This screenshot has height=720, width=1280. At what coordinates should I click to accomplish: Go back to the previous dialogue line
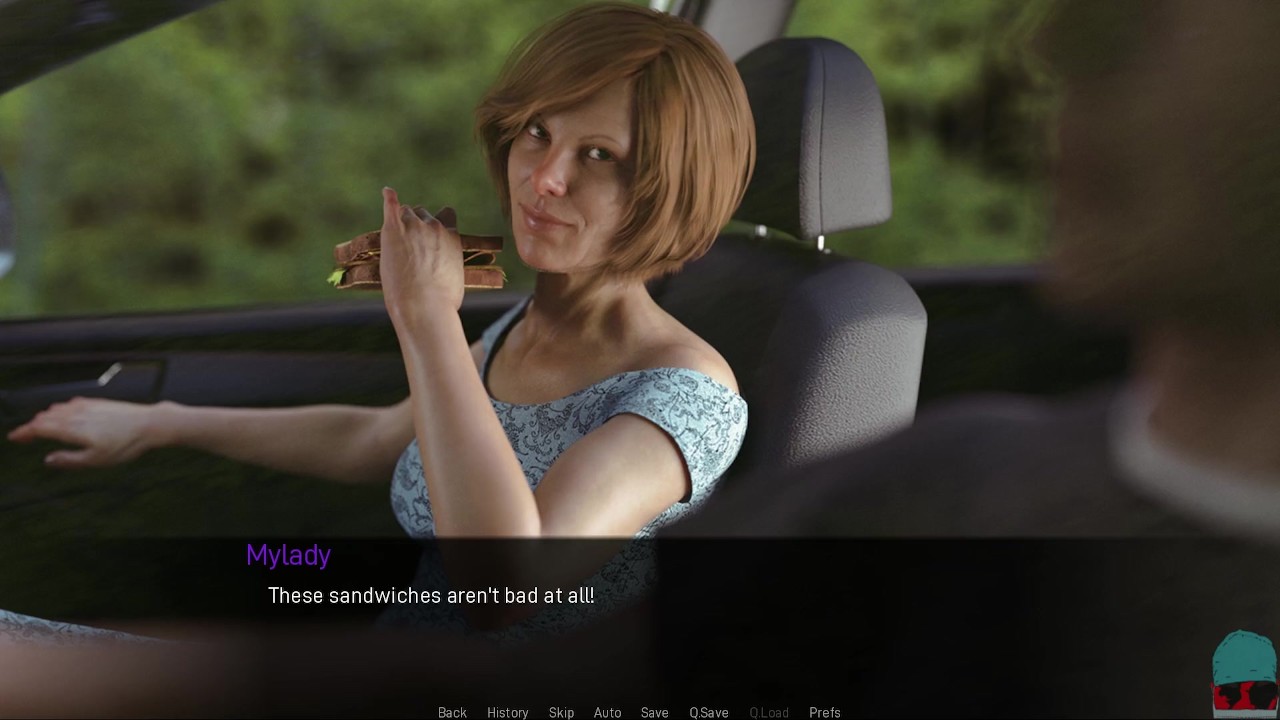click(452, 712)
